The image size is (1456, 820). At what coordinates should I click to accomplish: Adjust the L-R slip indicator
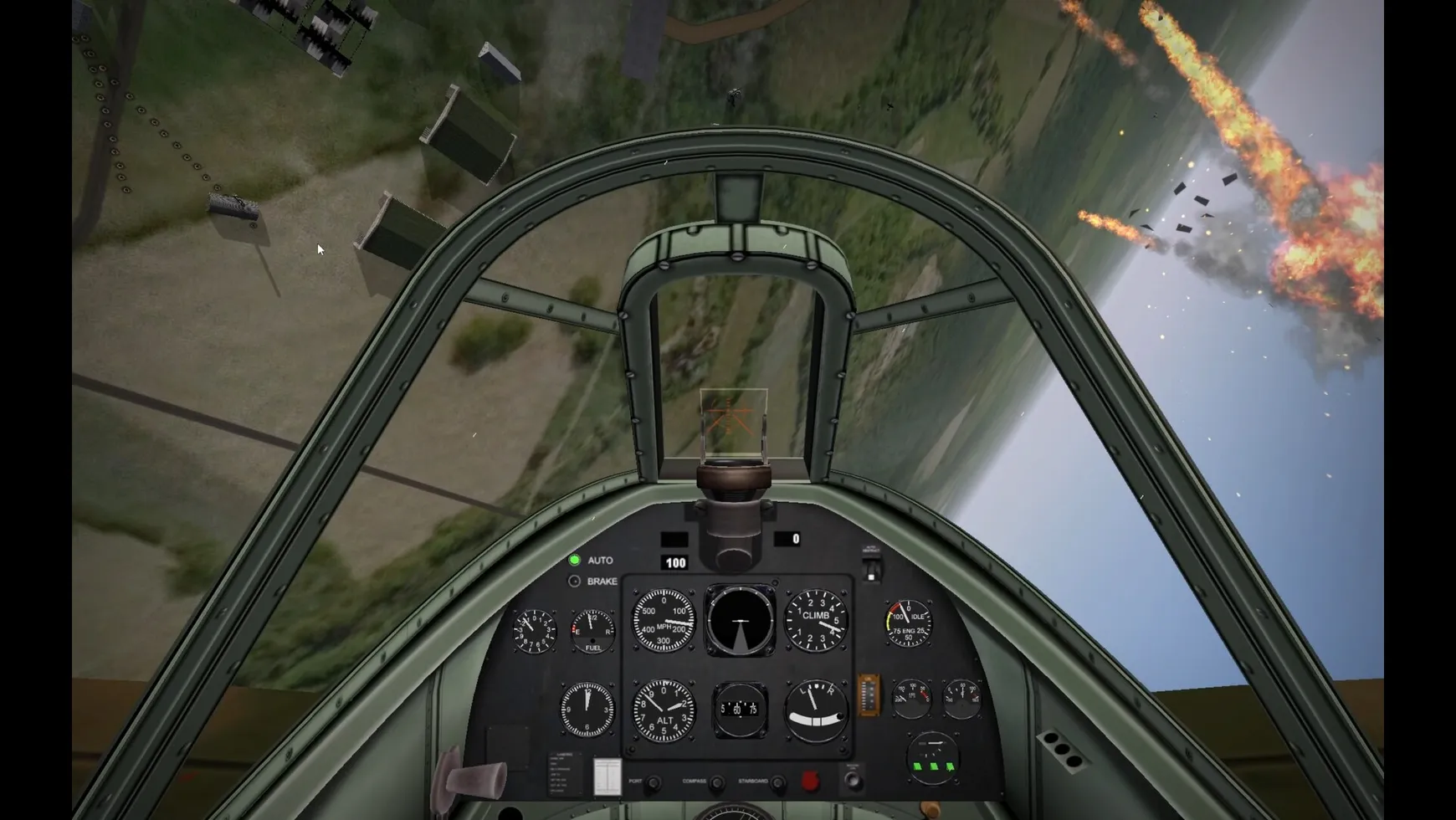pyautogui.click(x=815, y=711)
